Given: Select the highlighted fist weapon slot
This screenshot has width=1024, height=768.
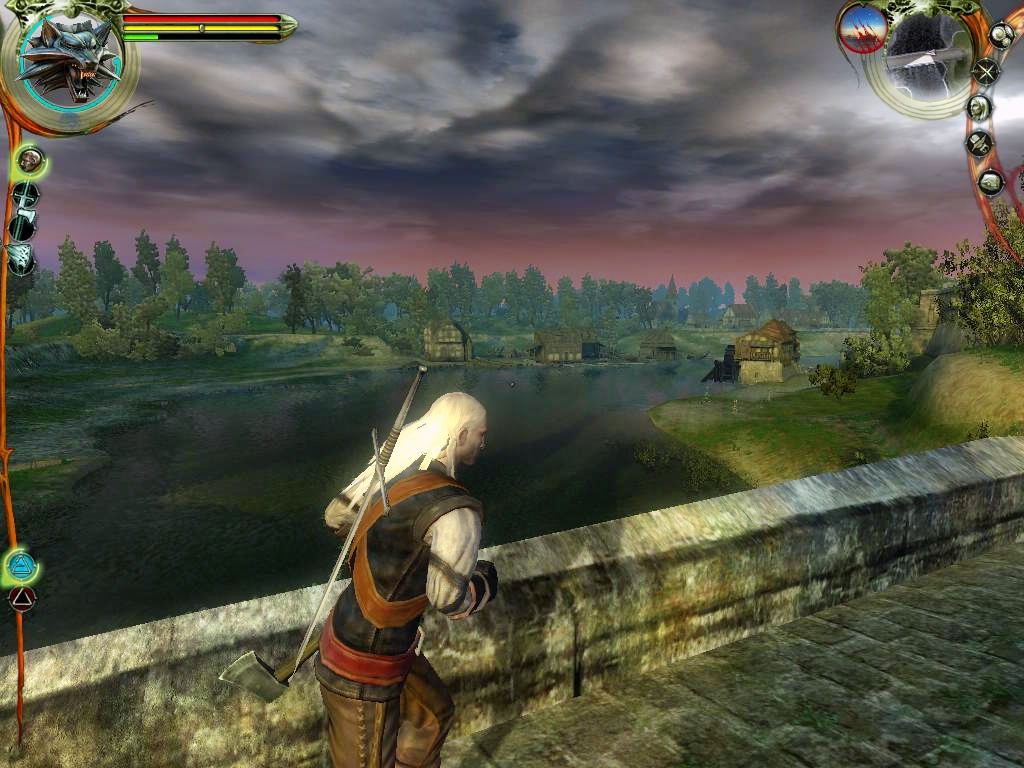Looking at the screenshot, I should 30,158.
